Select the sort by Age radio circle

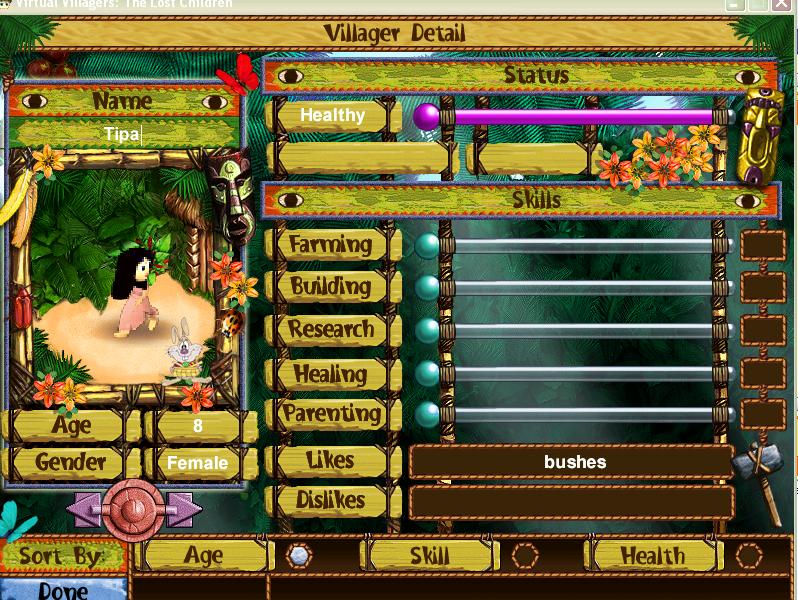(299, 556)
